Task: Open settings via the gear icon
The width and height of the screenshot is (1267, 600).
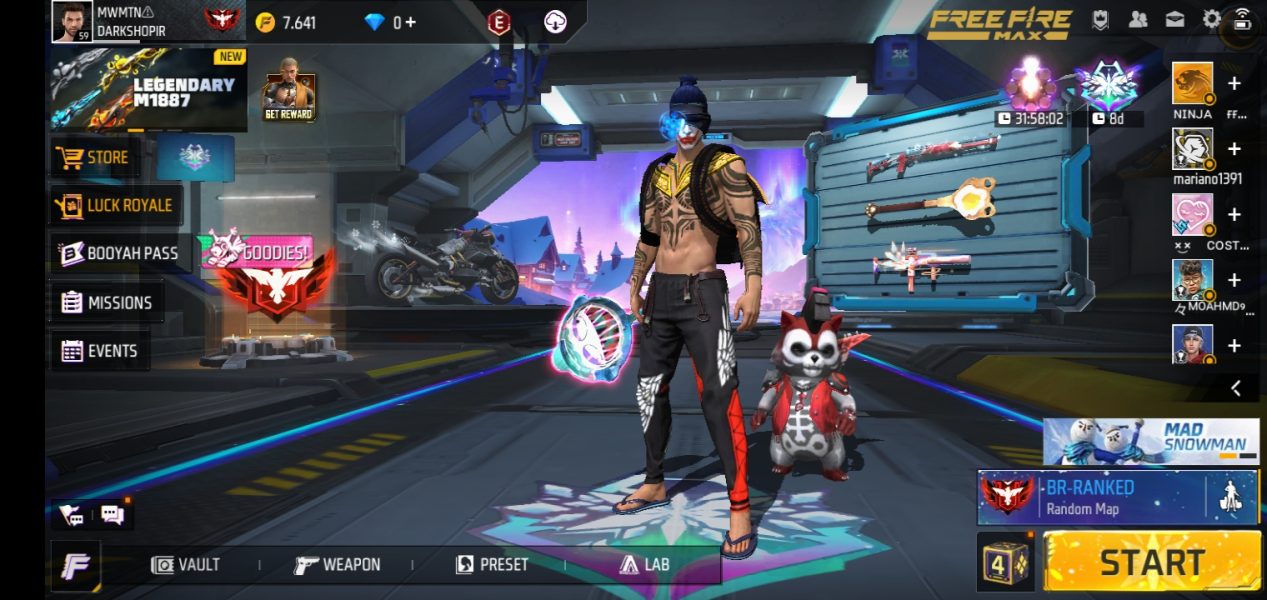Action: [x=1211, y=19]
